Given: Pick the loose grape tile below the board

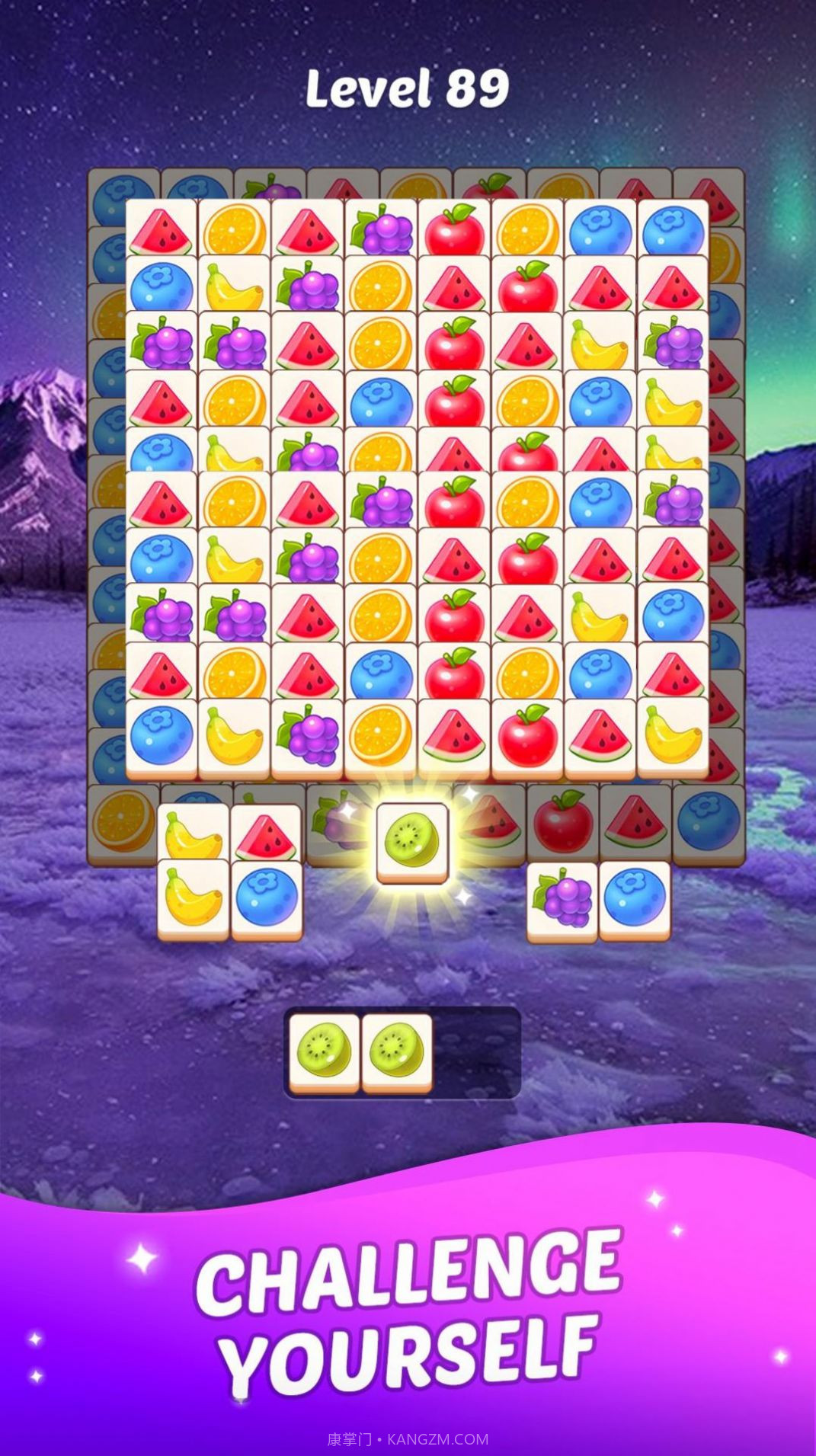Looking at the screenshot, I should point(562,900).
